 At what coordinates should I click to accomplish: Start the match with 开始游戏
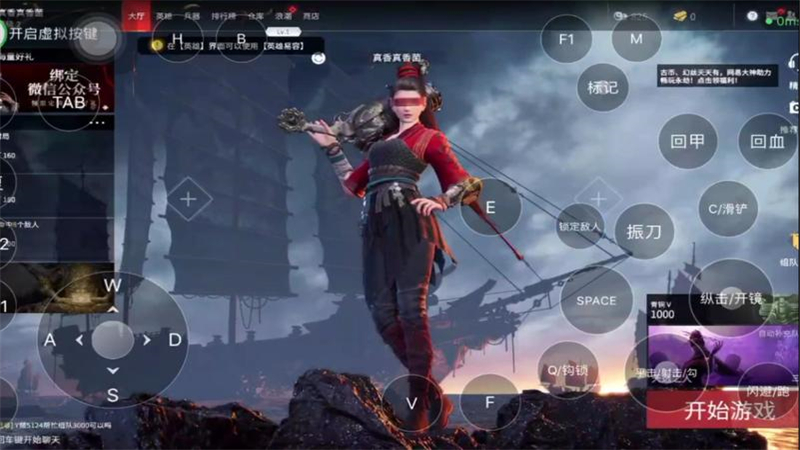click(x=729, y=410)
